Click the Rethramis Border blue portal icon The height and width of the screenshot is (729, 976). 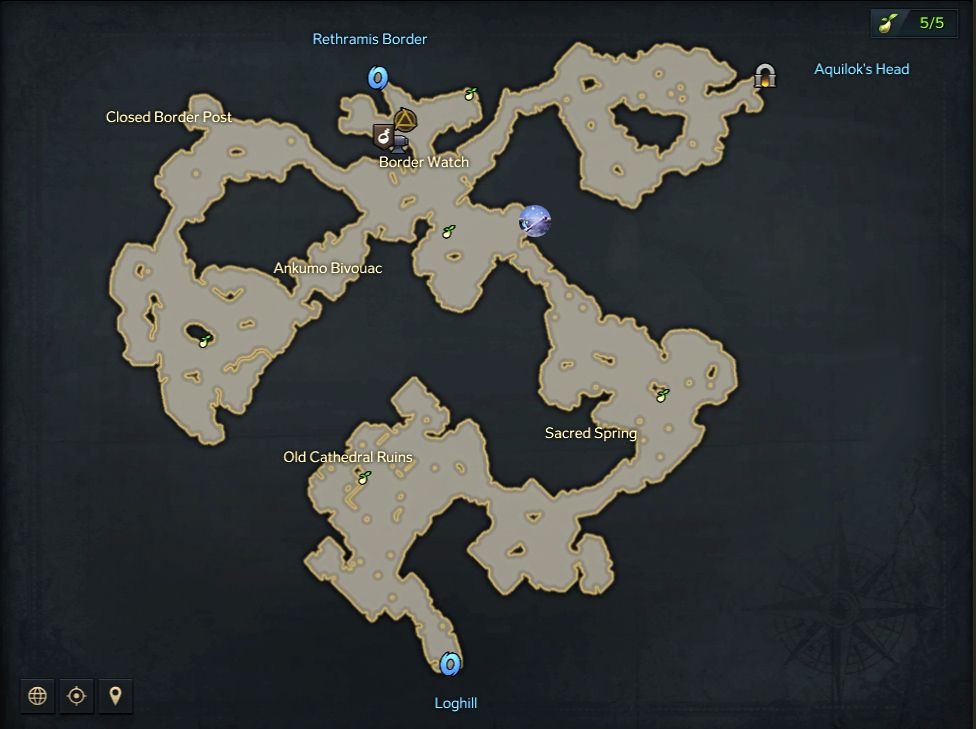click(x=377, y=77)
